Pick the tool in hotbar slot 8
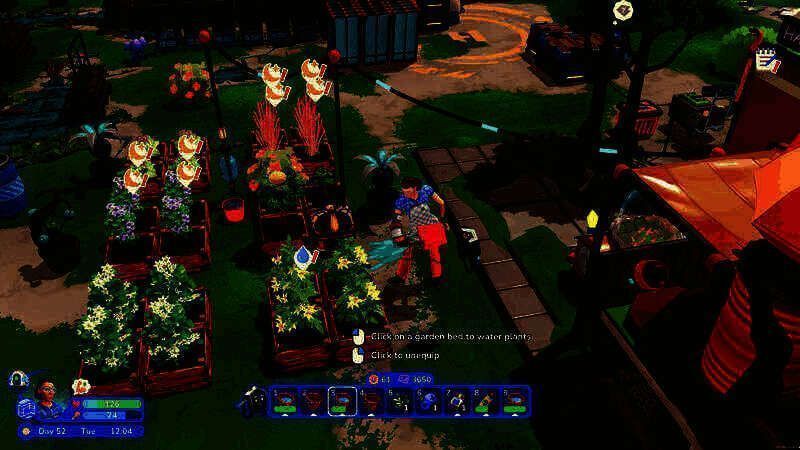Viewport: 800px width, 450px height. [486, 401]
